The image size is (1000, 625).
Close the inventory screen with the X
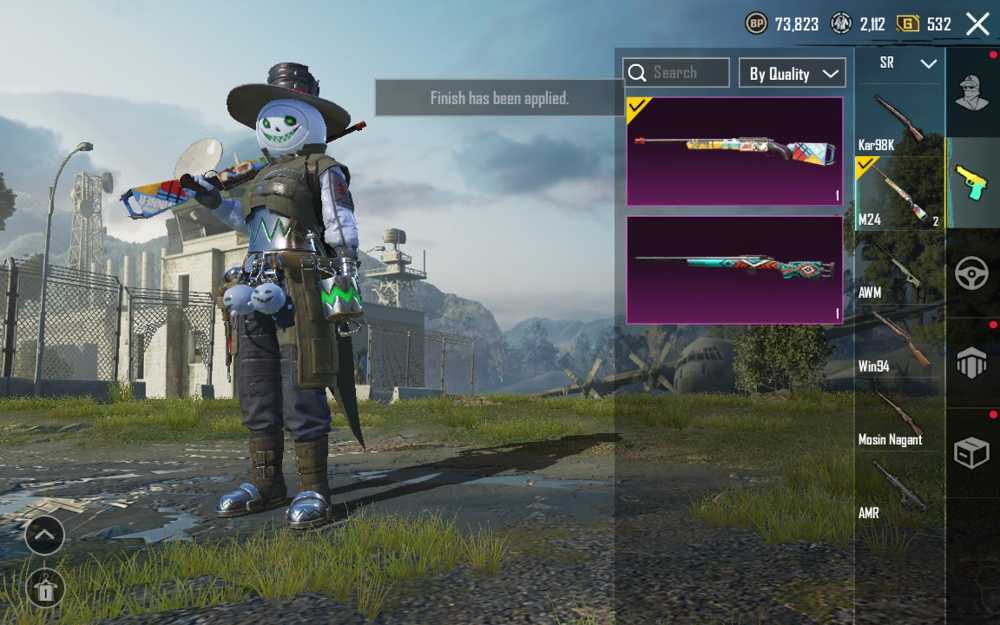[977, 24]
